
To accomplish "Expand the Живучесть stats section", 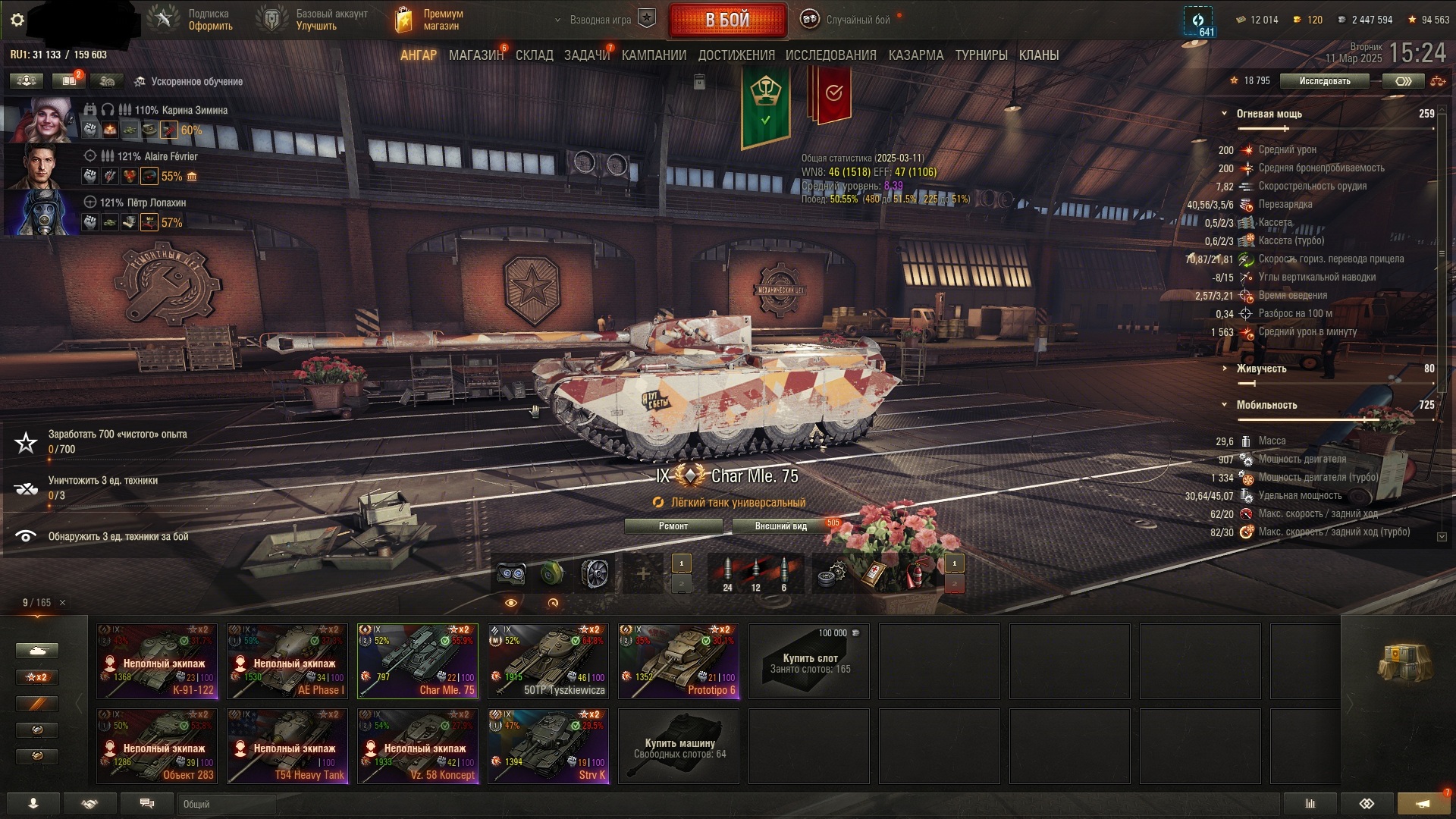I will [1224, 369].
